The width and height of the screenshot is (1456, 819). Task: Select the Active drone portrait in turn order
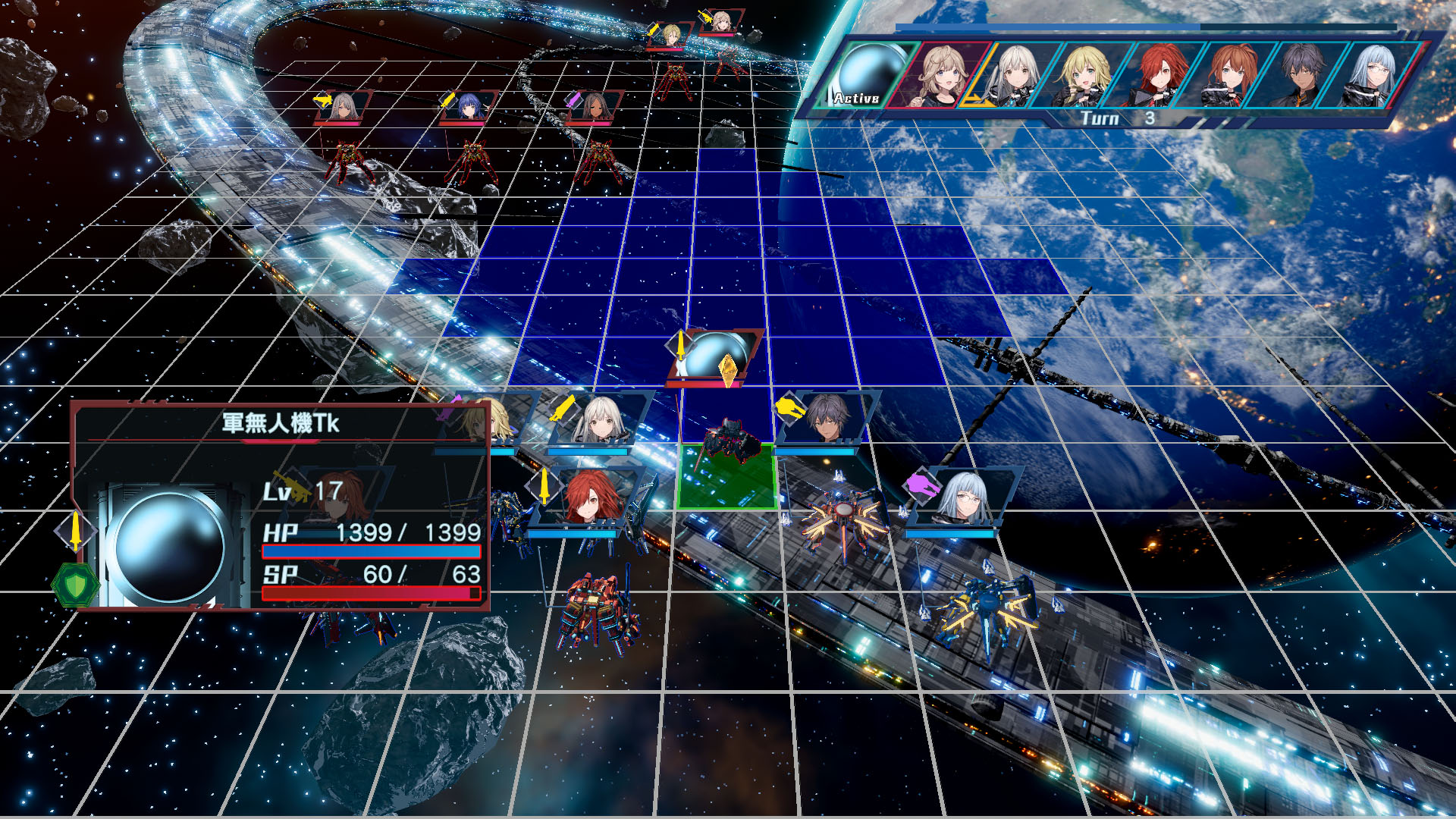coord(868,74)
